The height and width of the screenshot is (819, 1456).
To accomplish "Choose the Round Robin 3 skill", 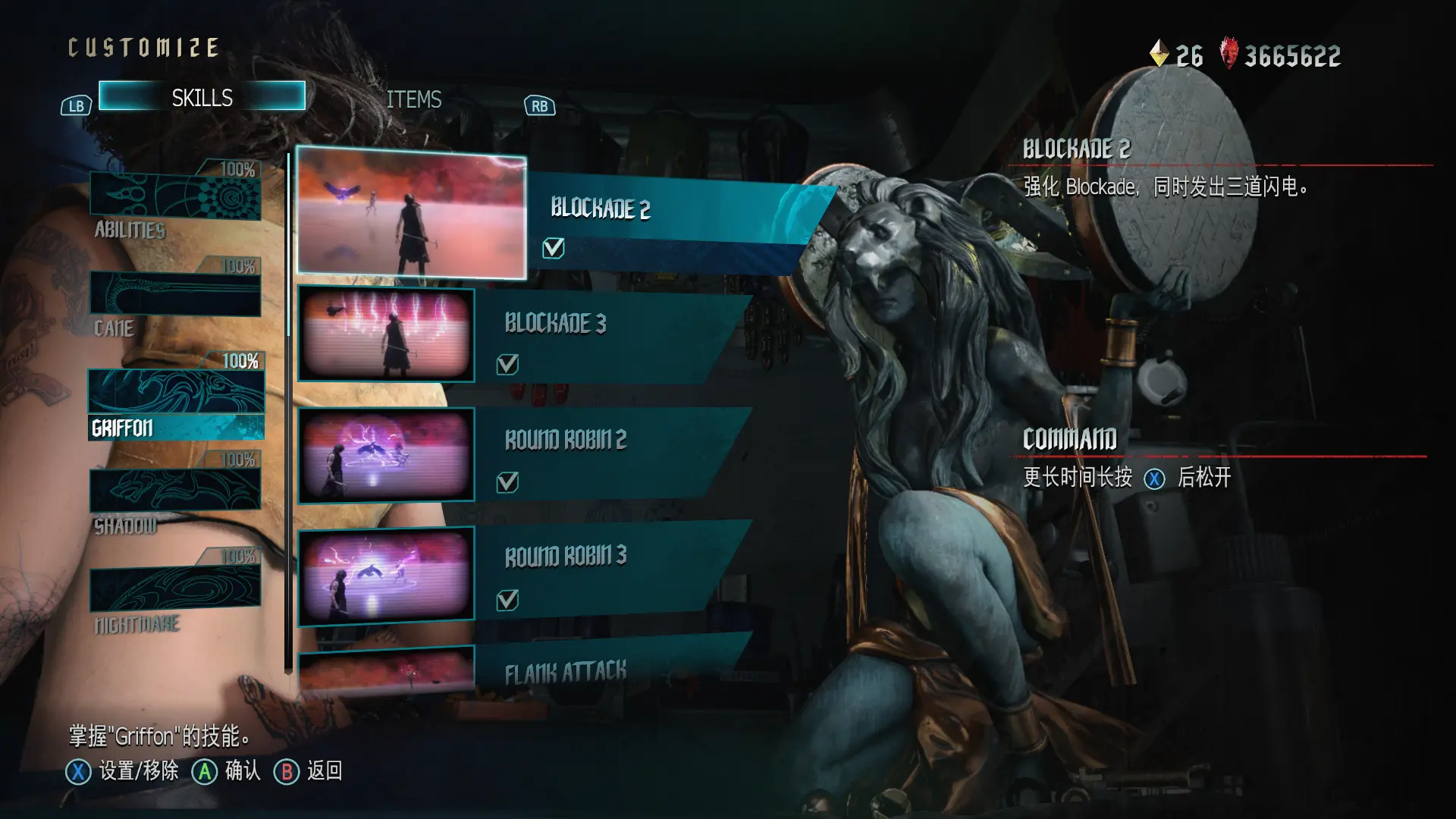I will point(565,556).
